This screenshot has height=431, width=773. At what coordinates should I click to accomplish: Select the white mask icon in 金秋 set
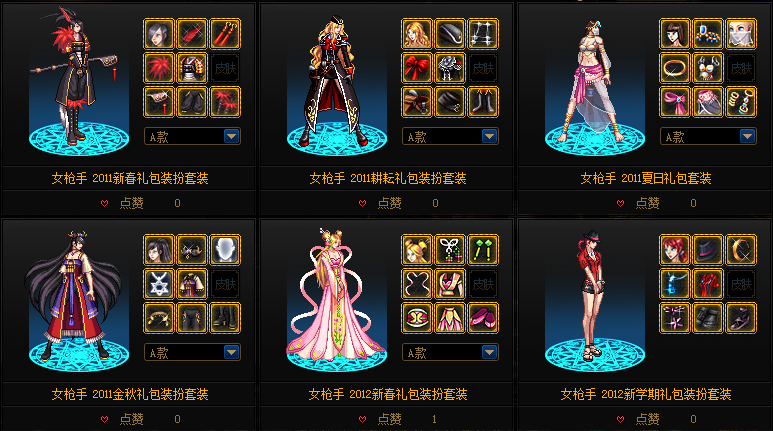click(225, 249)
